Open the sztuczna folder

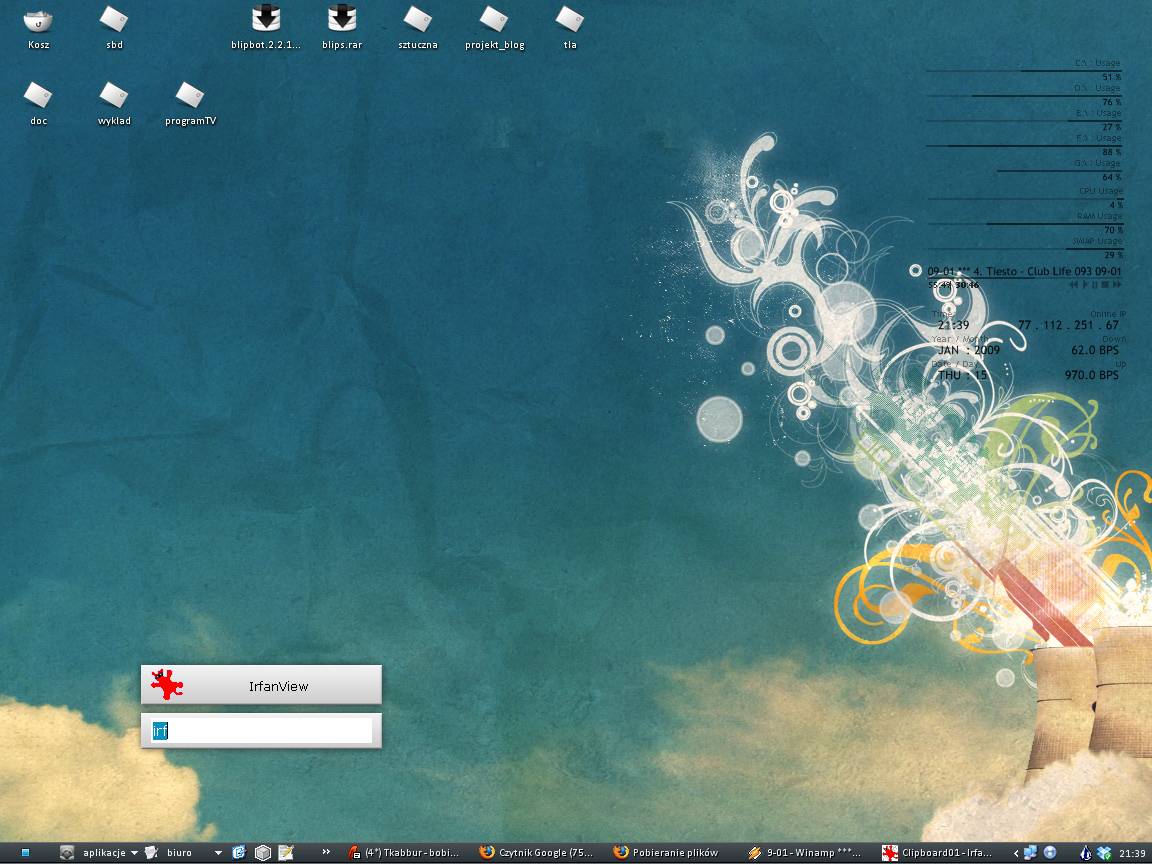pyautogui.click(x=418, y=20)
